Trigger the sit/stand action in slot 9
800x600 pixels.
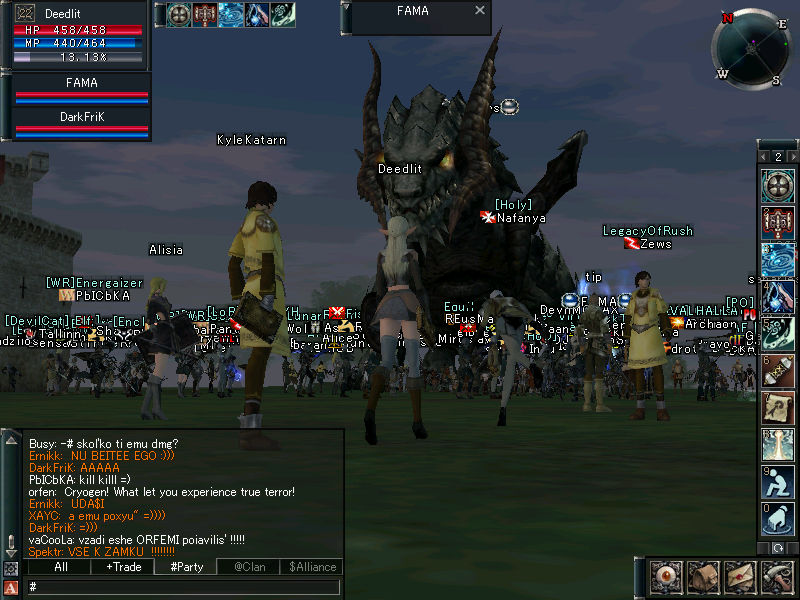pyautogui.click(x=777, y=482)
